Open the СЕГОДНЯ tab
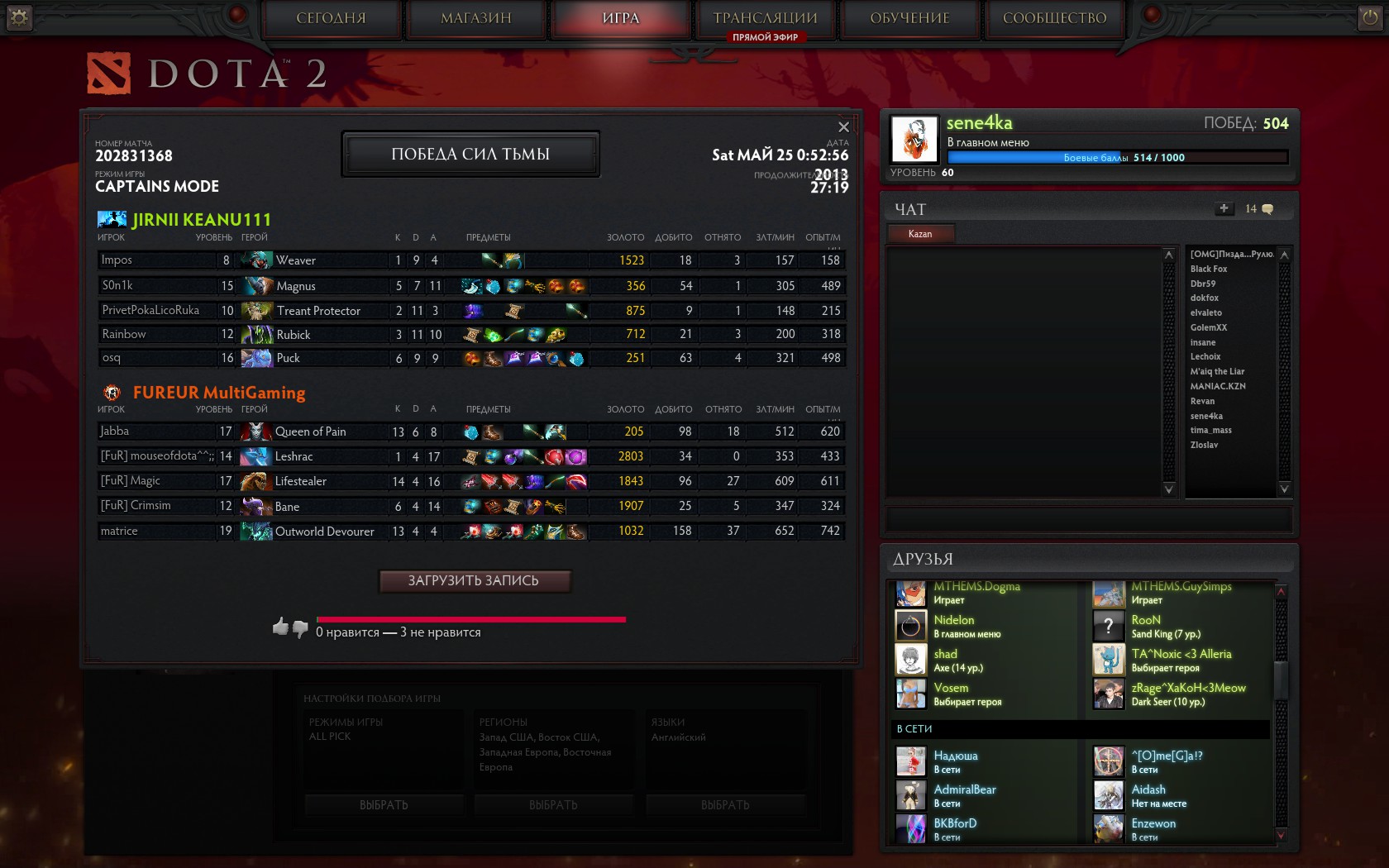Screen dimensions: 1389x868 pyautogui.click(x=332, y=18)
